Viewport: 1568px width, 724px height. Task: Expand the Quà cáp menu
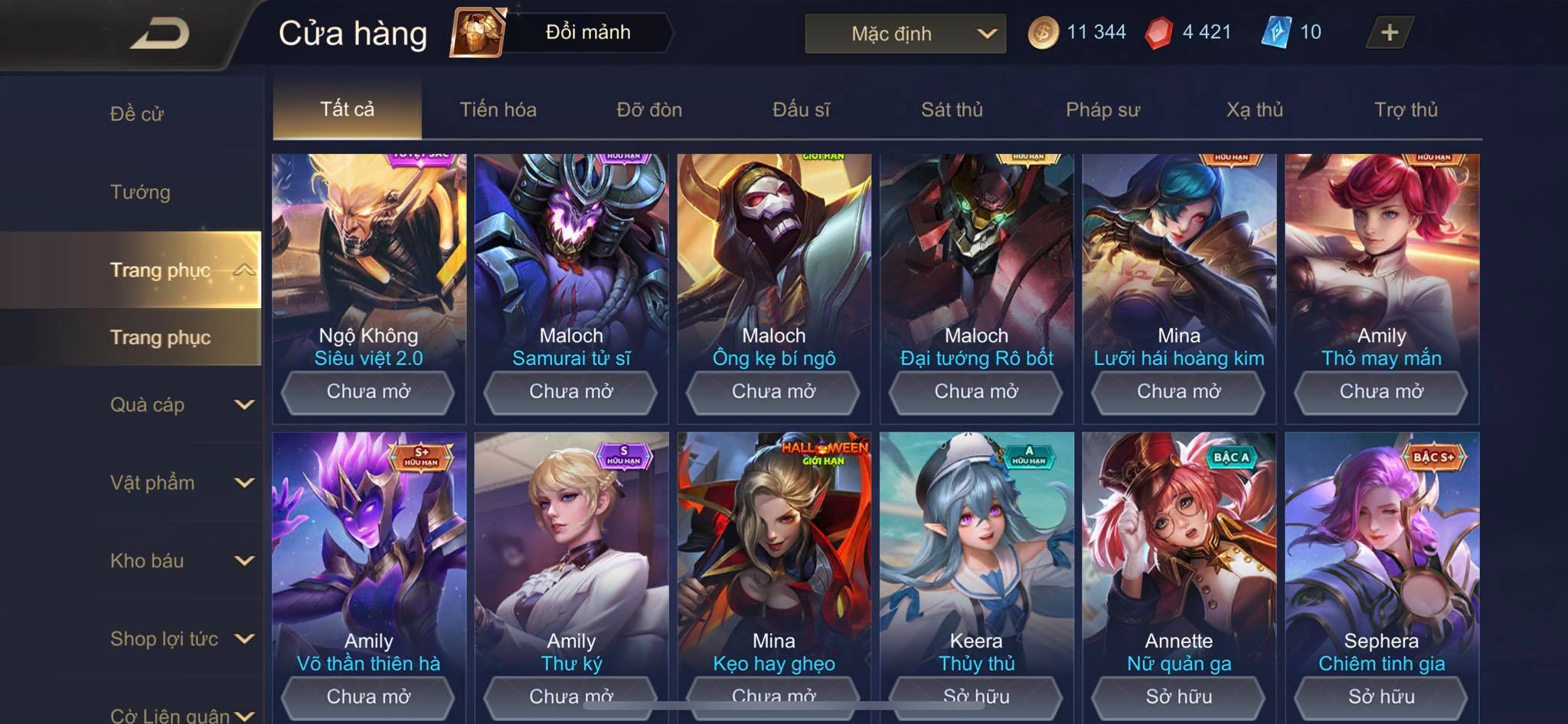pos(181,405)
